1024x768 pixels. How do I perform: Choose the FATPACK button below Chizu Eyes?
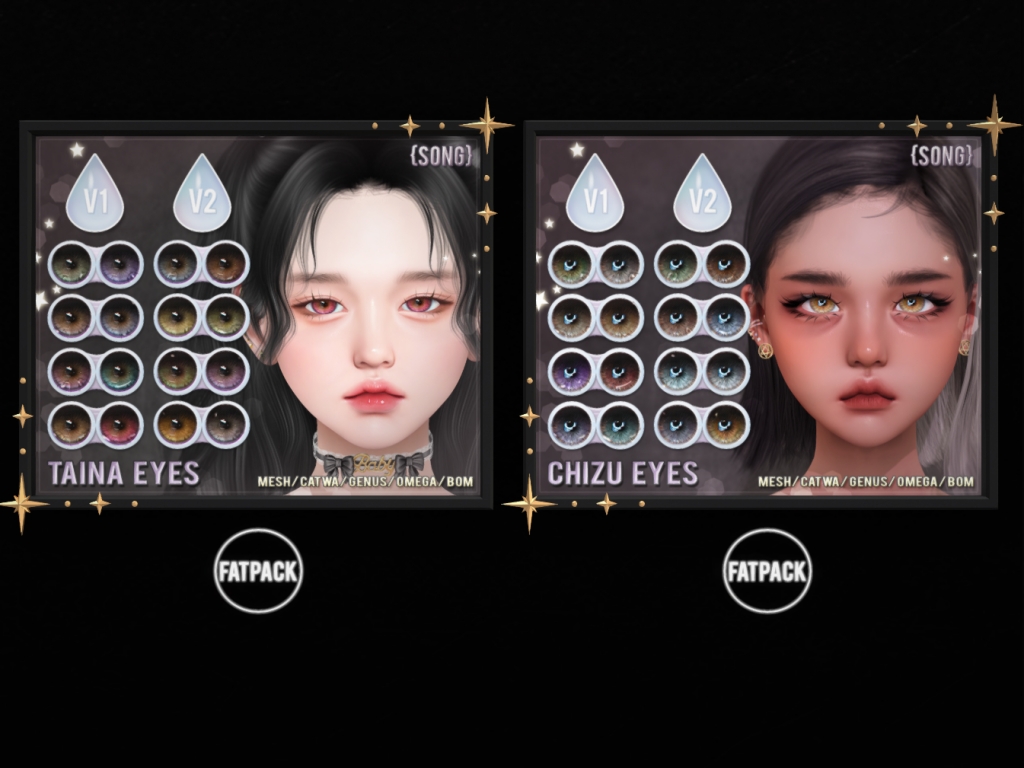767,571
